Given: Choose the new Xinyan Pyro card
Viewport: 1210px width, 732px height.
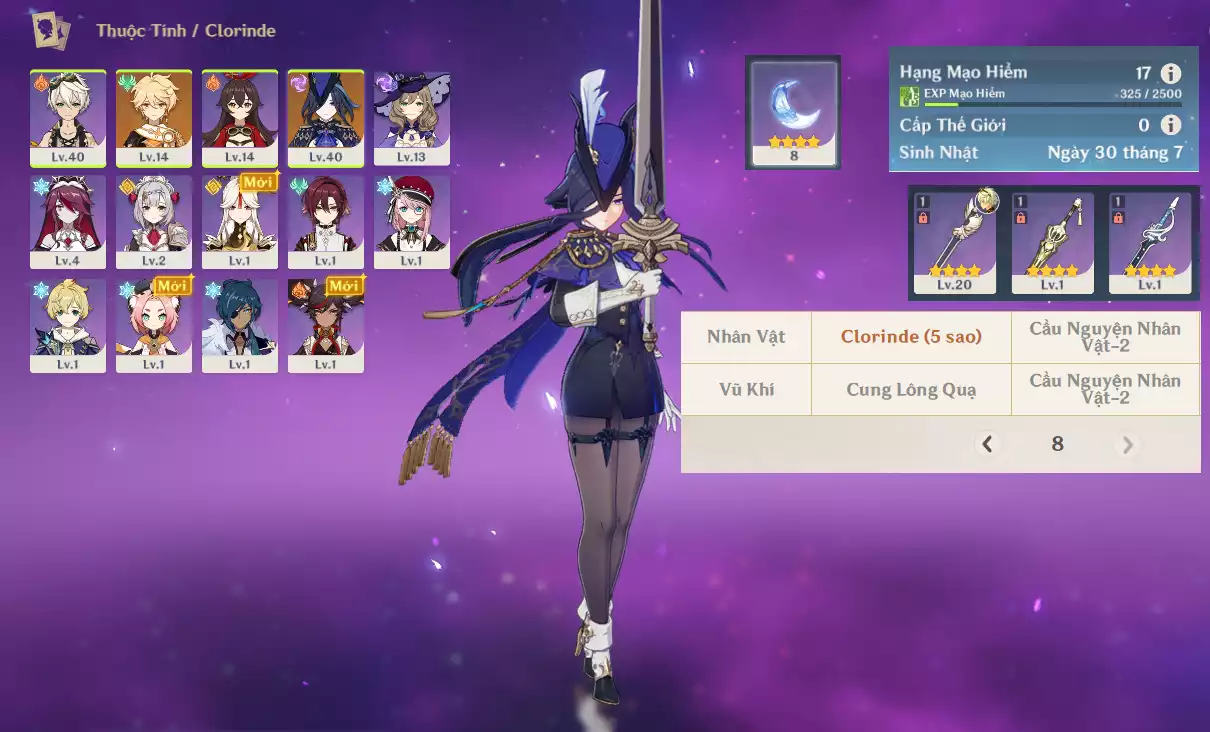Looking at the screenshot, I should pyautogui.click(x=326, y=325).
